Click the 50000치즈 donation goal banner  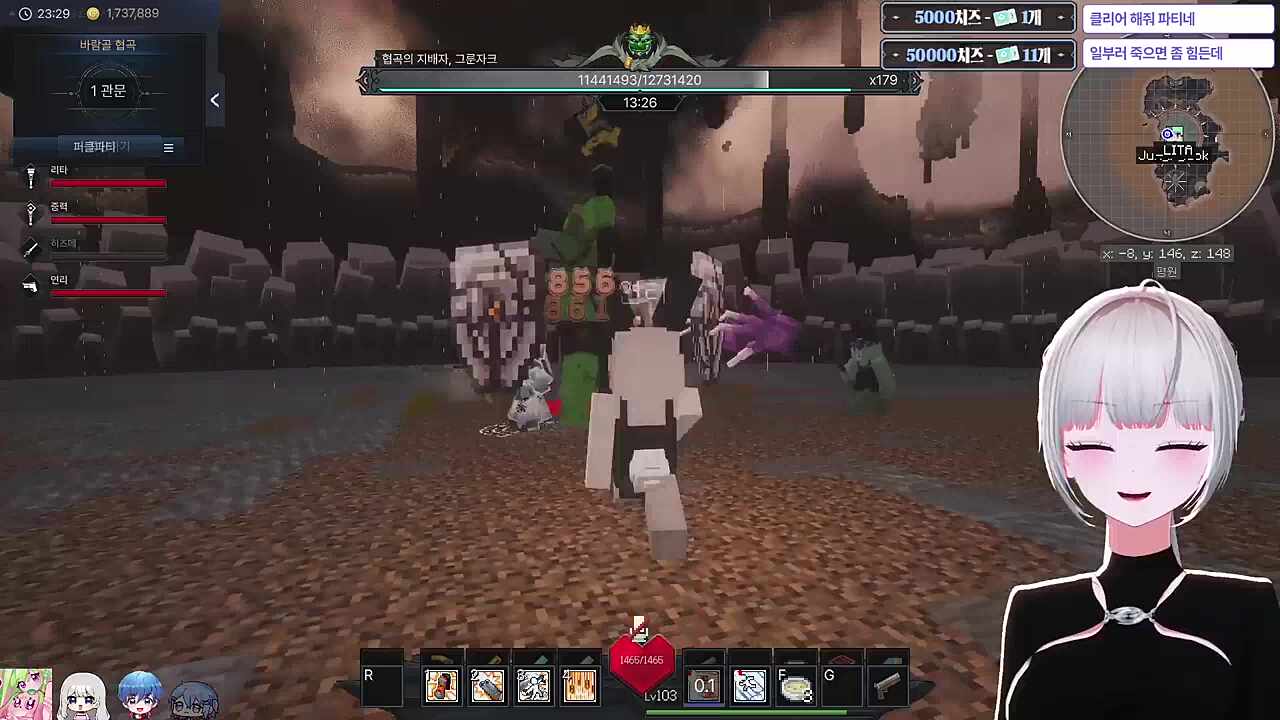(977, 55)
